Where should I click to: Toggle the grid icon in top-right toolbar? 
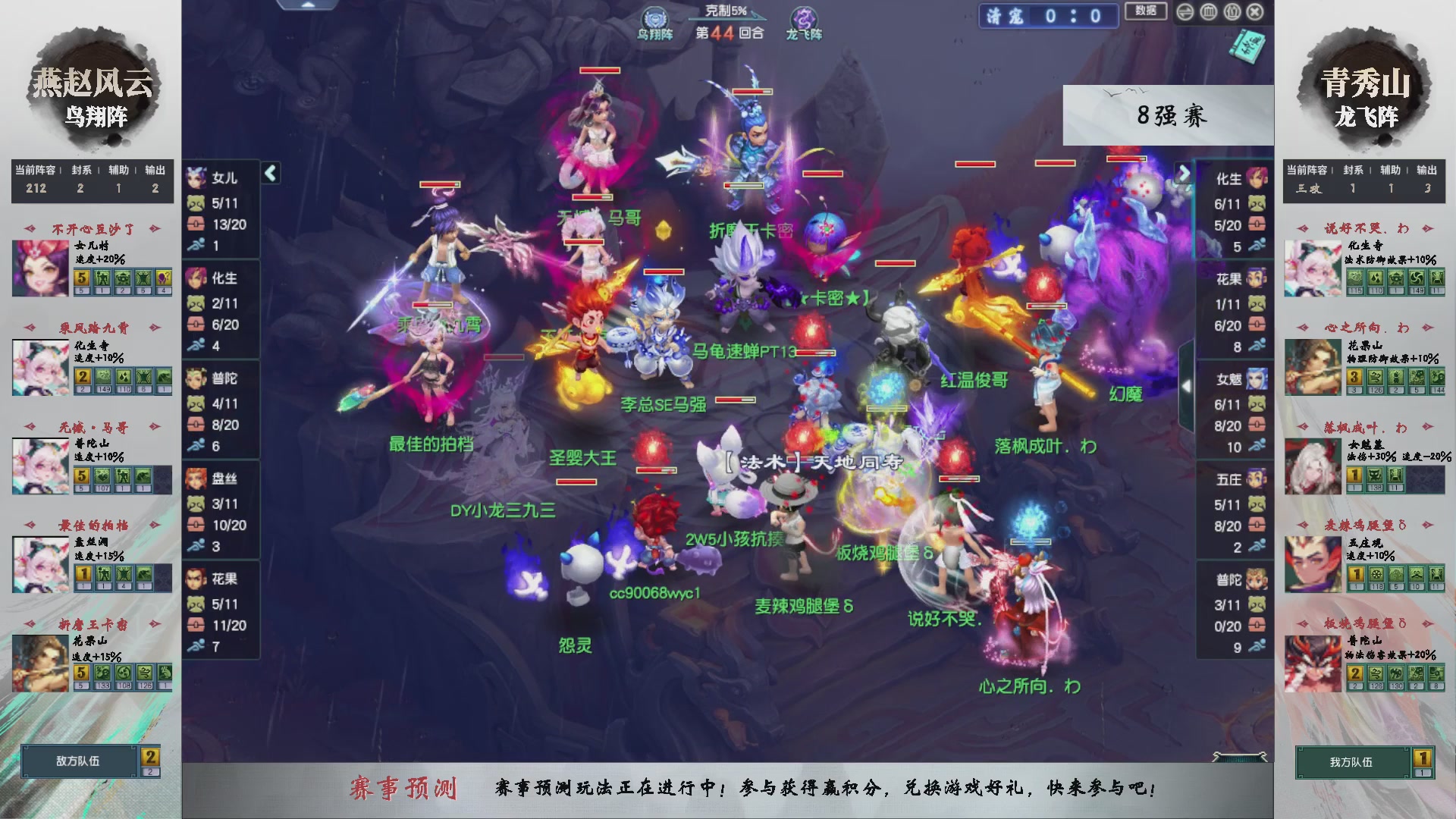pyautogui.click(x=1208, y=11)
